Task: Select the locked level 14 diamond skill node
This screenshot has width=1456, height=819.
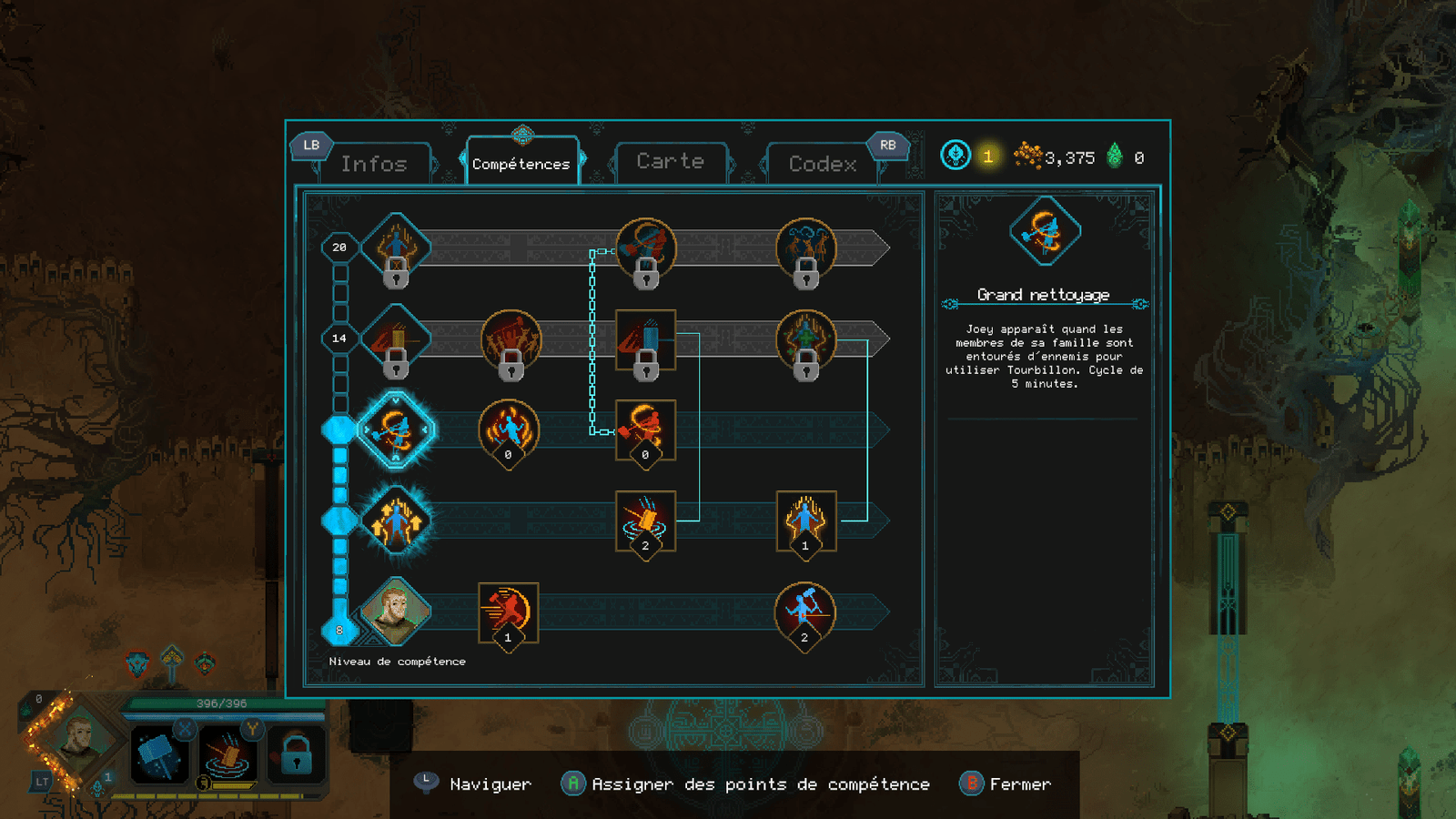Action: click(x=396, y=339)
